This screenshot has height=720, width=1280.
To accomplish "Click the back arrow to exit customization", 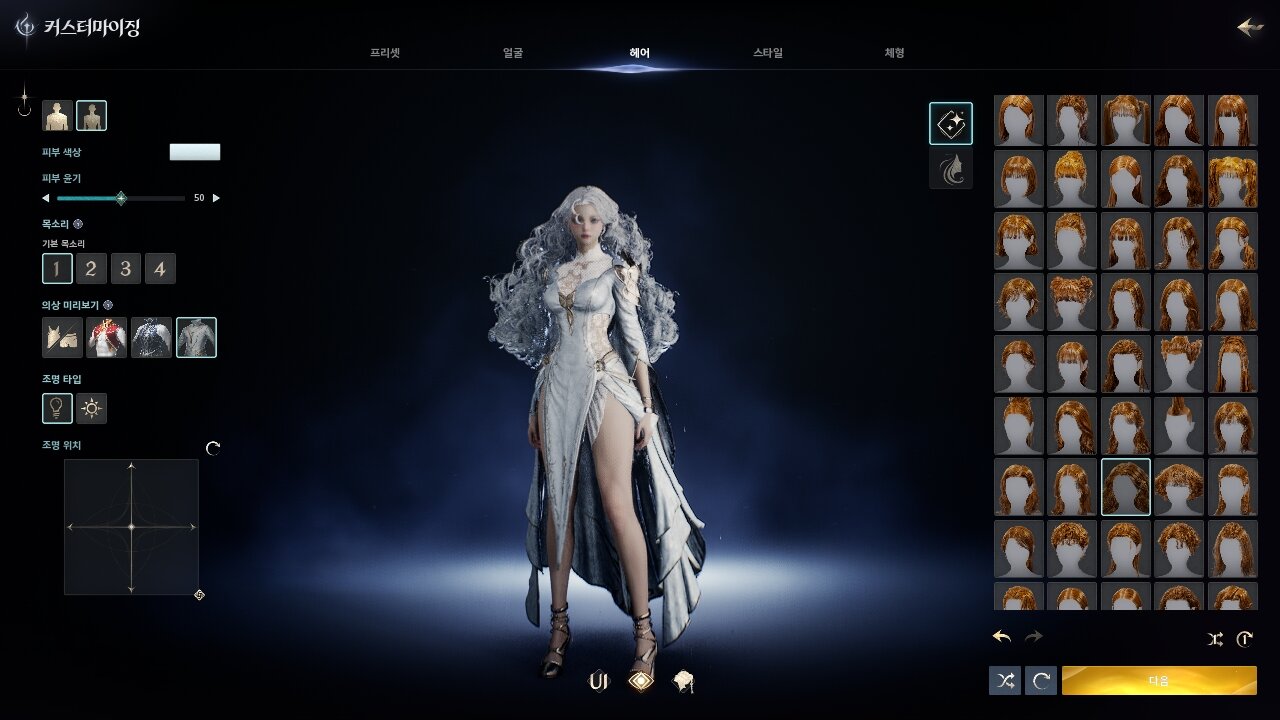I will [x=1250, y=27].
